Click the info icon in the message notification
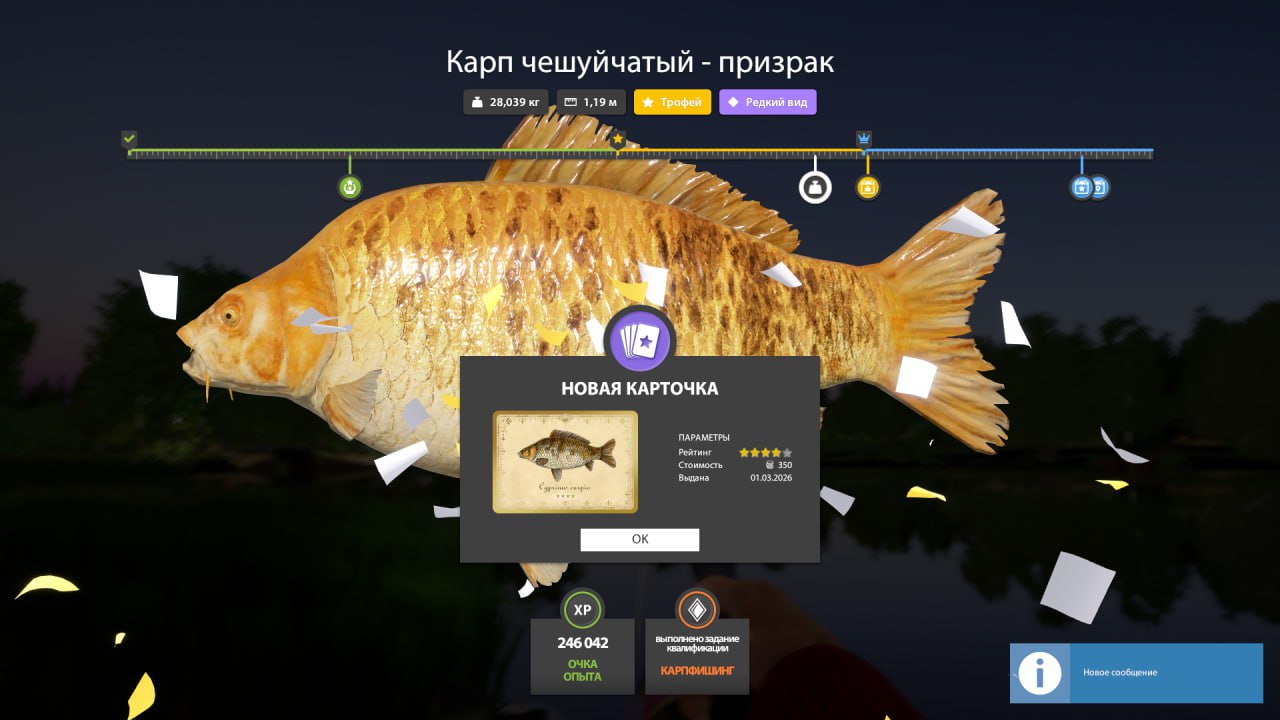The image size is (1280, 720). [x=1040, y=673]
